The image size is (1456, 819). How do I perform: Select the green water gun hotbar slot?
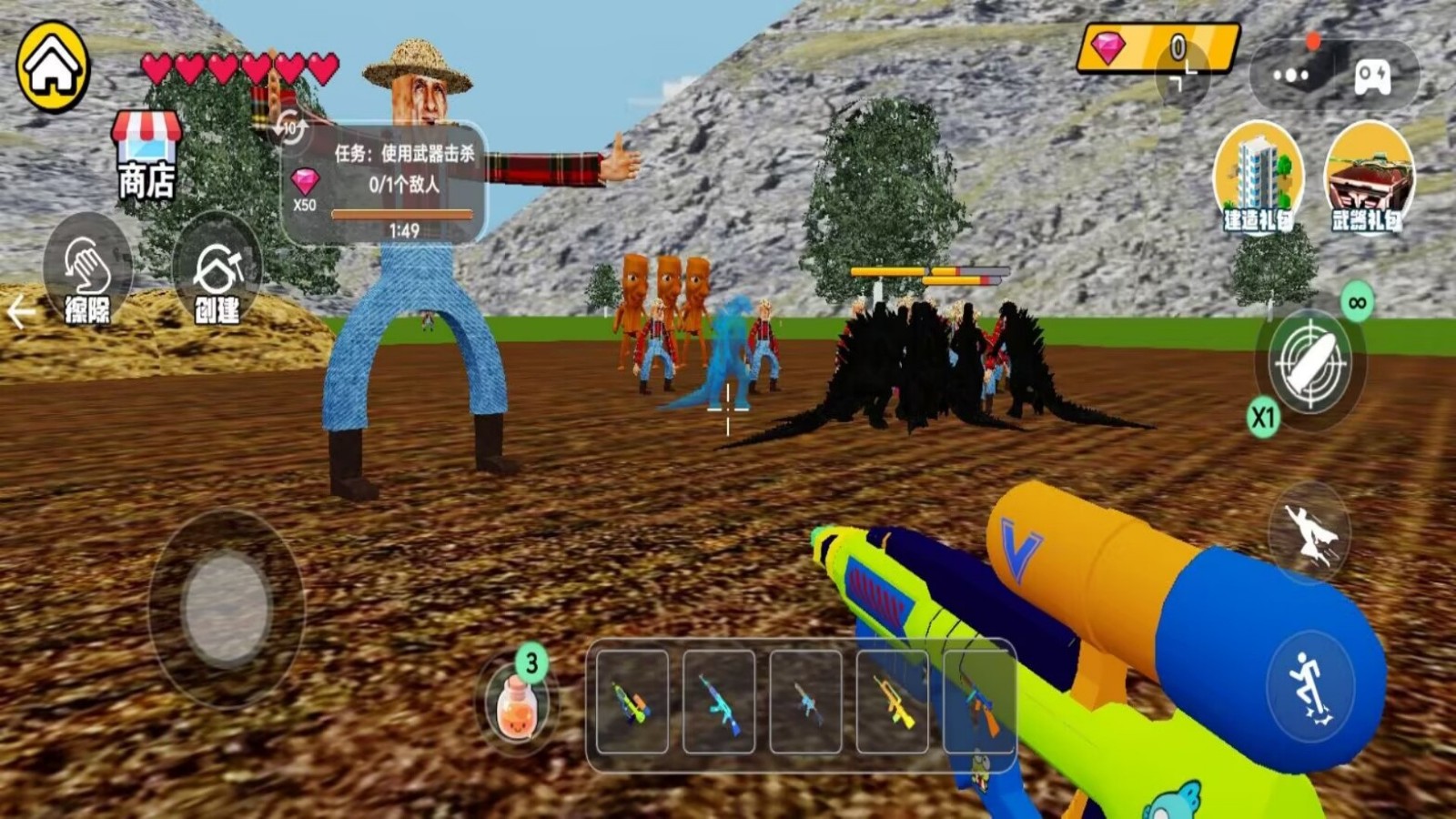click(632, 702)
